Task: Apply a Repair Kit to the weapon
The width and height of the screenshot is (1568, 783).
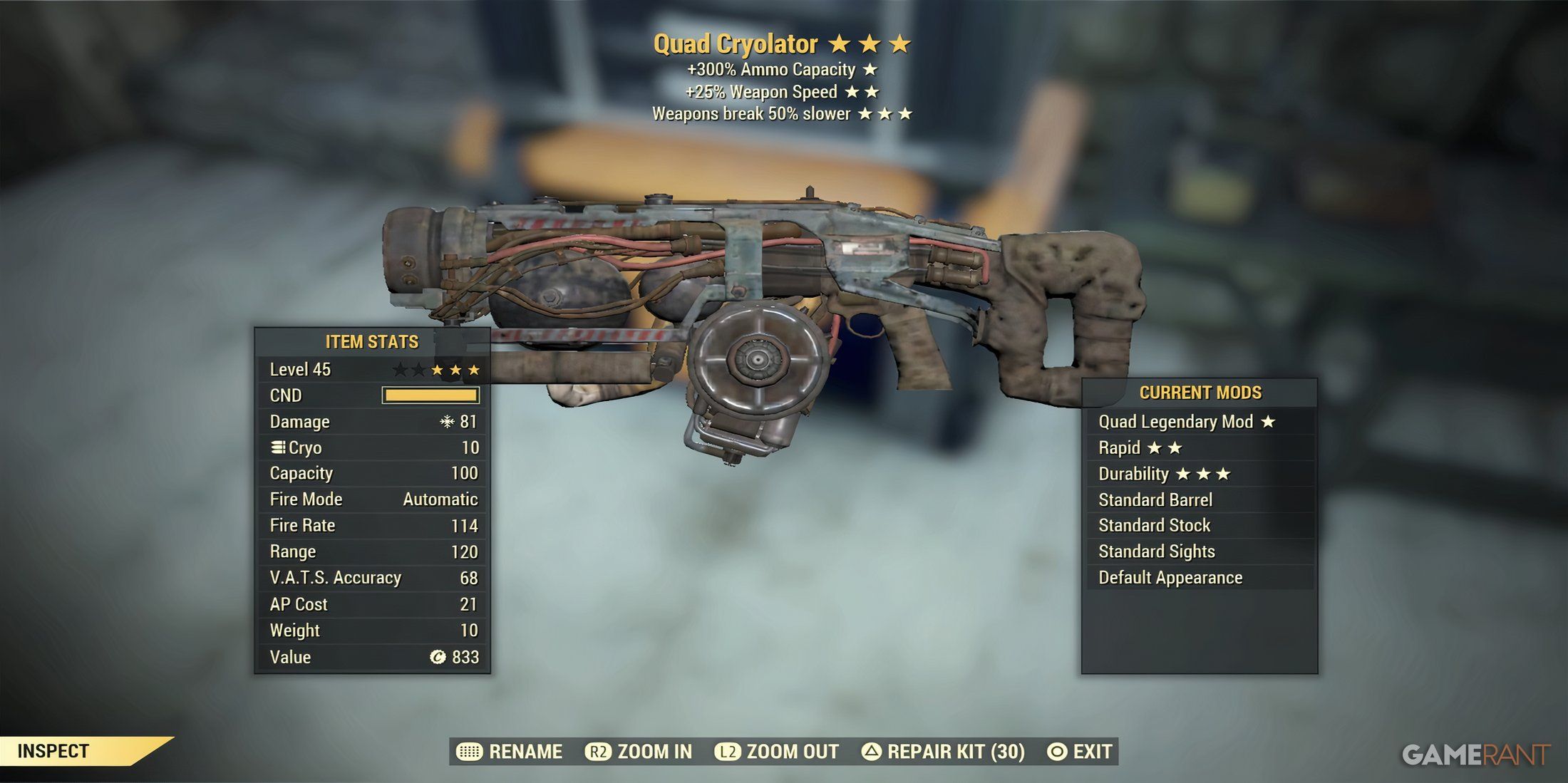Action: coord(943,752)
